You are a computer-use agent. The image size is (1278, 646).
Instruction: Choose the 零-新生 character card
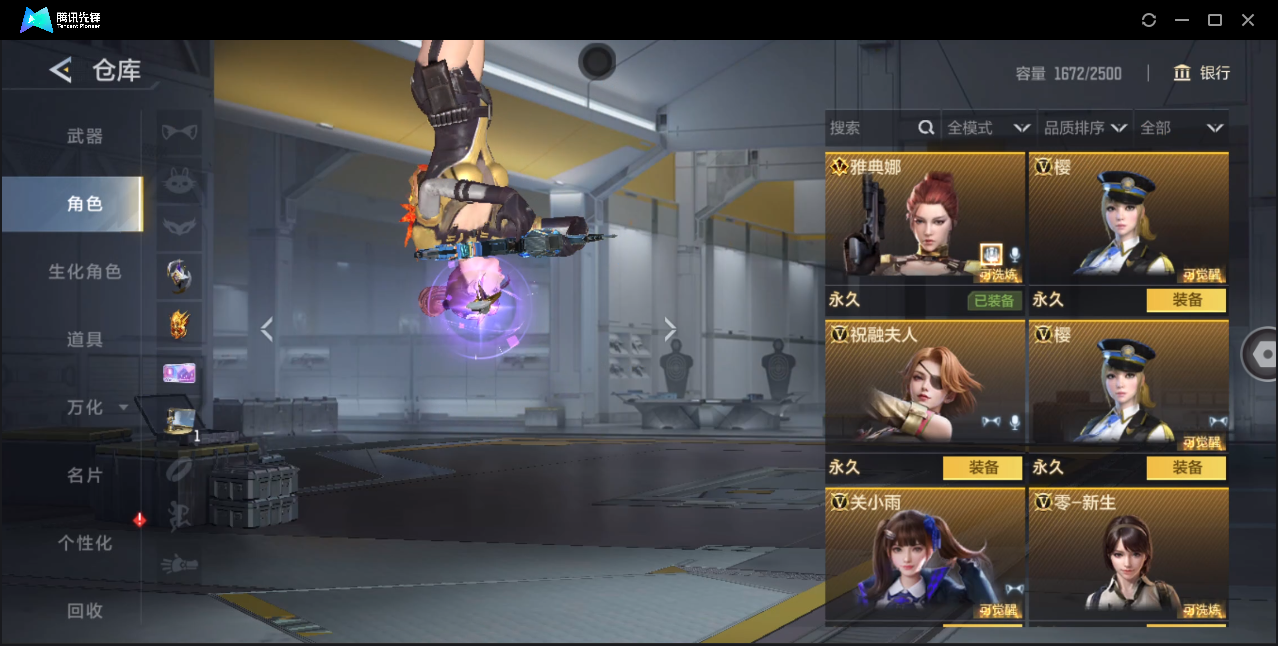point(1128,555)
